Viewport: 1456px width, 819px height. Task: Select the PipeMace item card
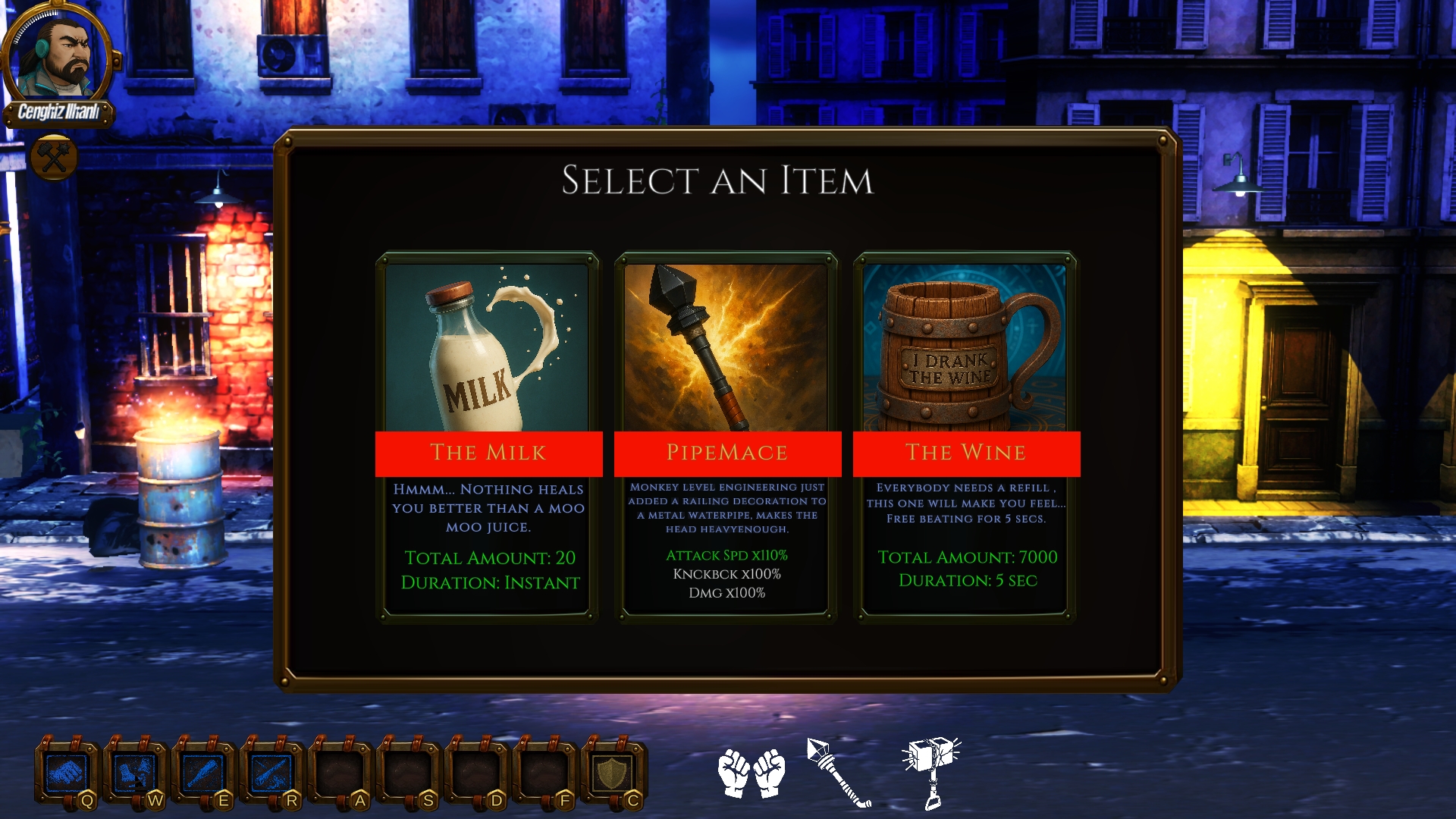coord(727,438)
